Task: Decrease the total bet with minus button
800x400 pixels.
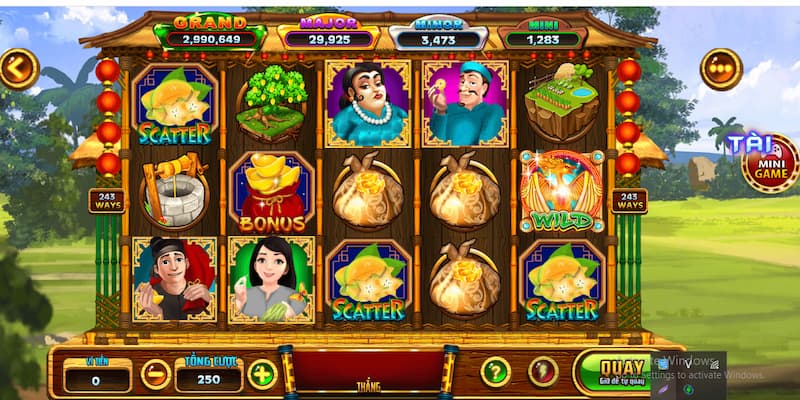Action: pyautogui.click(x=155, y=374)
